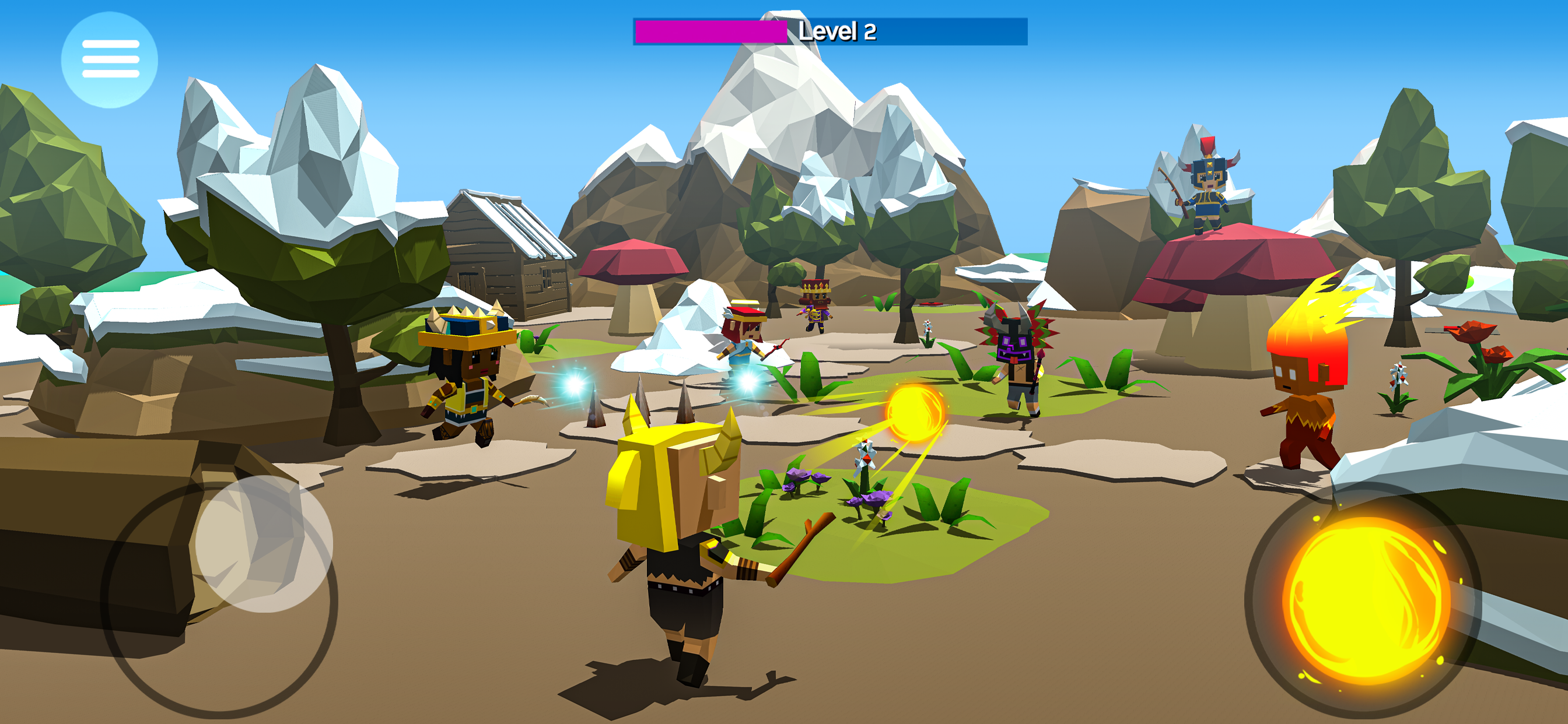Open the hamburger menu

(110, 59)
